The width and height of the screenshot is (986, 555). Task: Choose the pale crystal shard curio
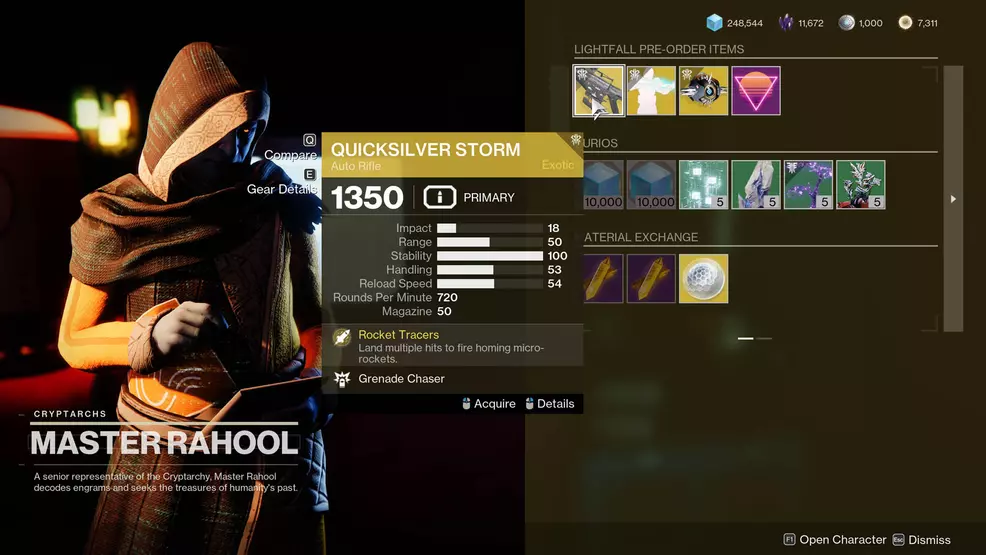tap(756, 185)
